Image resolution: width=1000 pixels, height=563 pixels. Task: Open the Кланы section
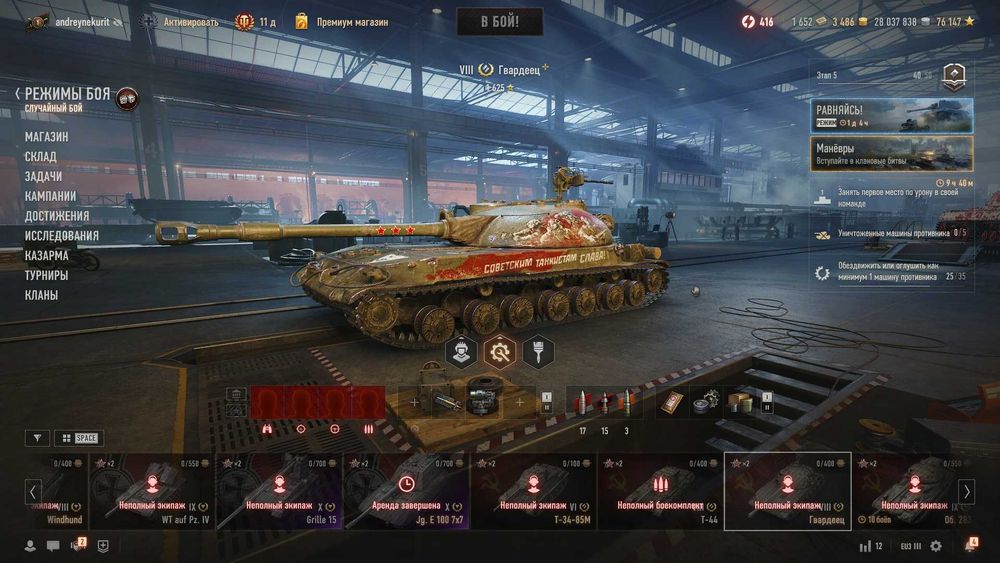click(42, 295)
